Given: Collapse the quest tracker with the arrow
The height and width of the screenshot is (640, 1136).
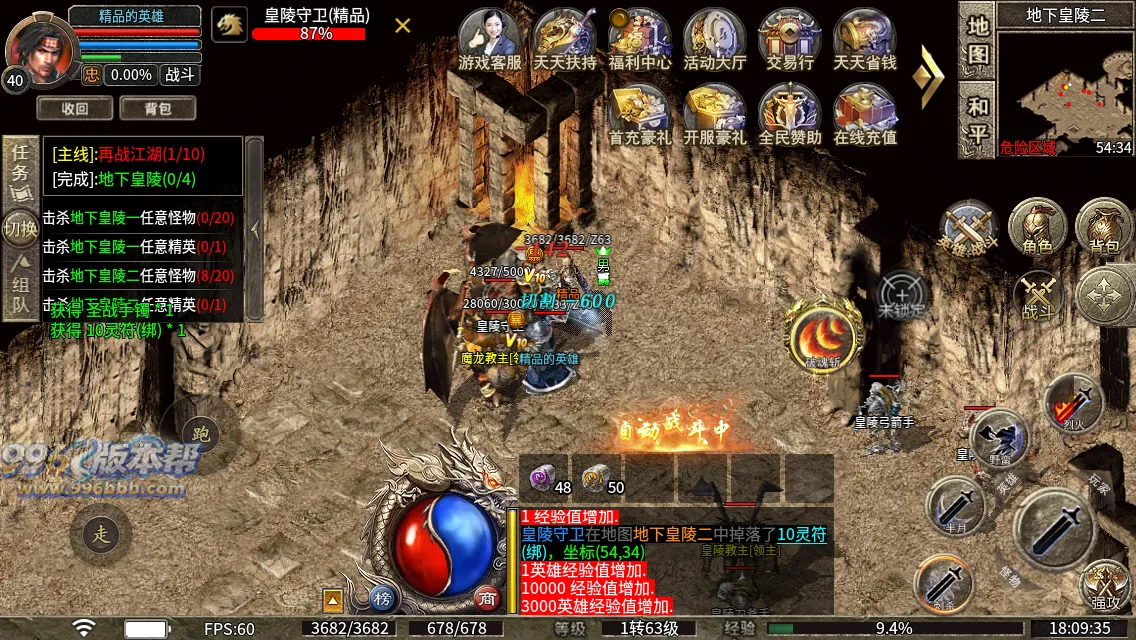Looking at the screenshot, I should pyautogui.click(x=255, y=229).
